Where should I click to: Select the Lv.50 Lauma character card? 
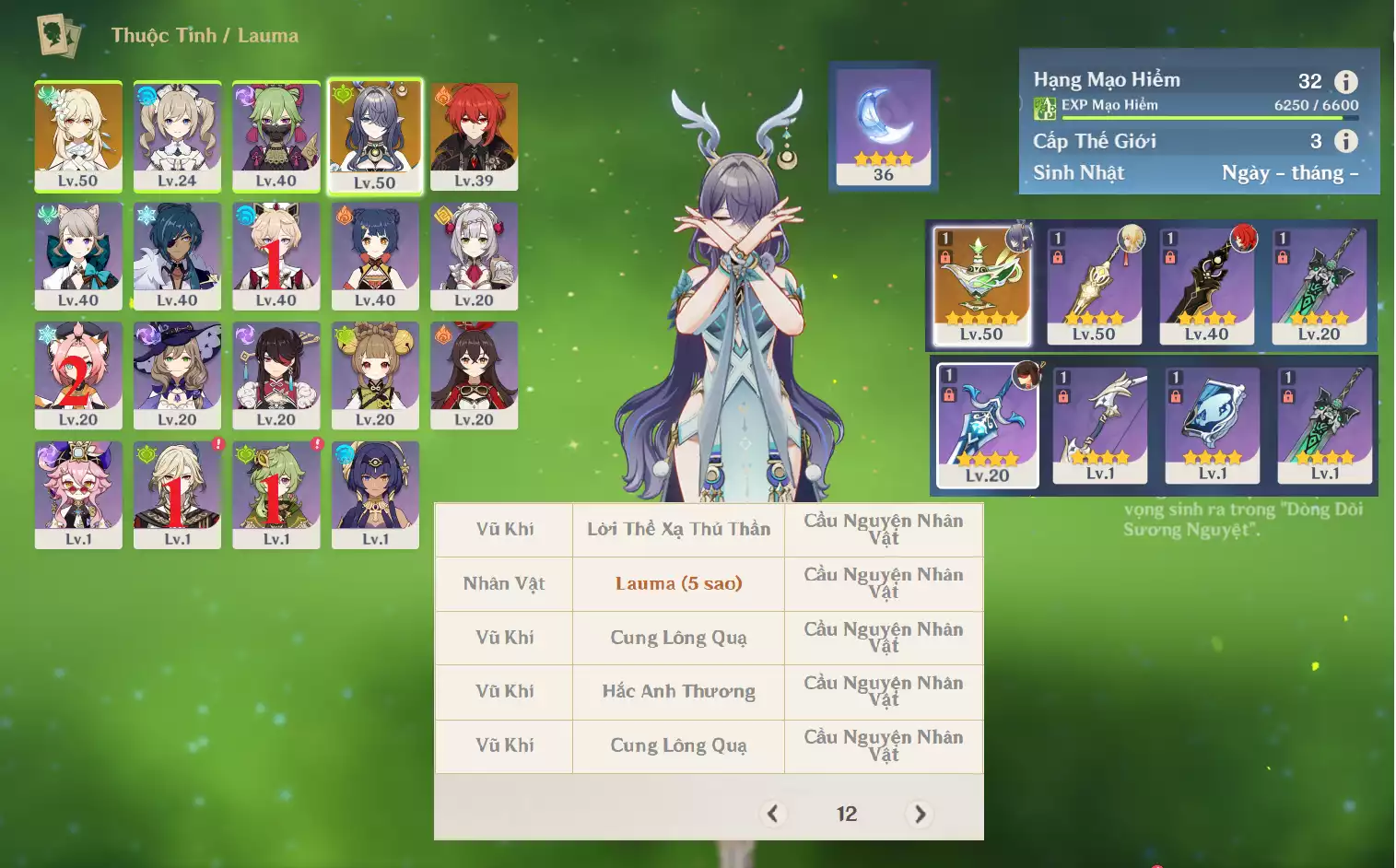click(x=375, y=135)
